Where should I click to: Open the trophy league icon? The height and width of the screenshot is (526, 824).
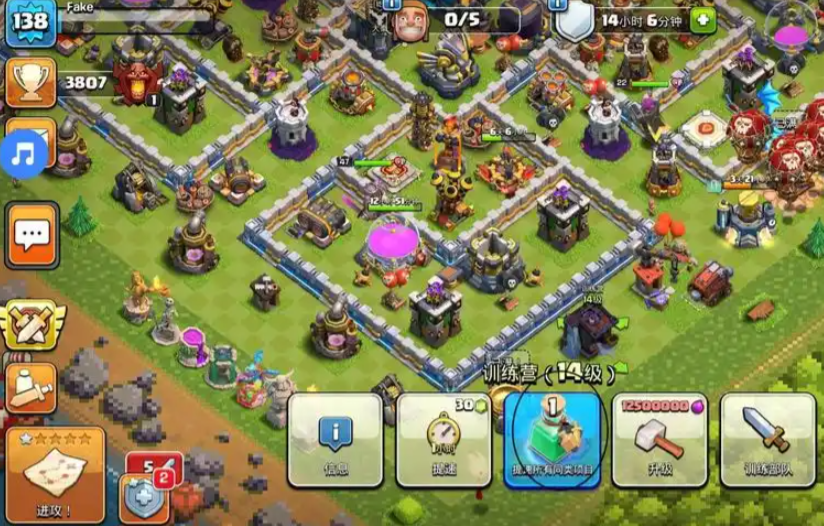coord(30,83)
